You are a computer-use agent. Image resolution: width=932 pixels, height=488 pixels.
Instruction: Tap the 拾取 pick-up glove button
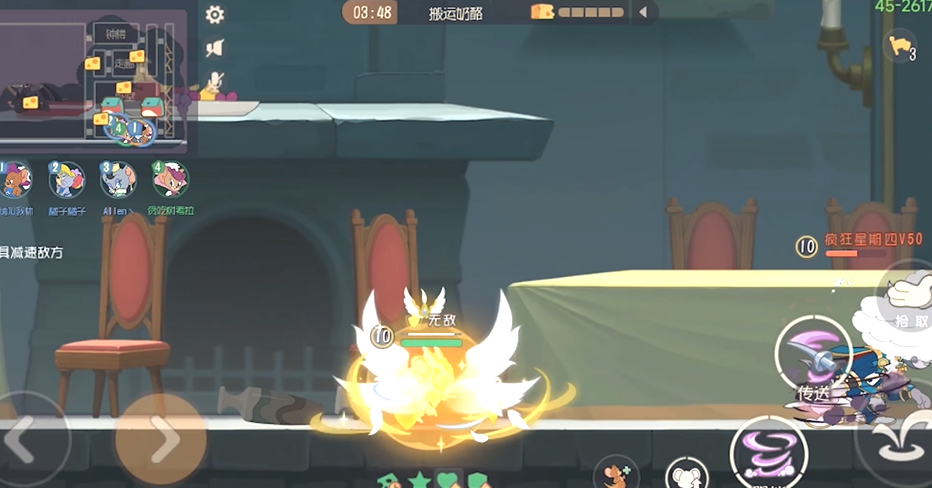[x=908, y=297]
